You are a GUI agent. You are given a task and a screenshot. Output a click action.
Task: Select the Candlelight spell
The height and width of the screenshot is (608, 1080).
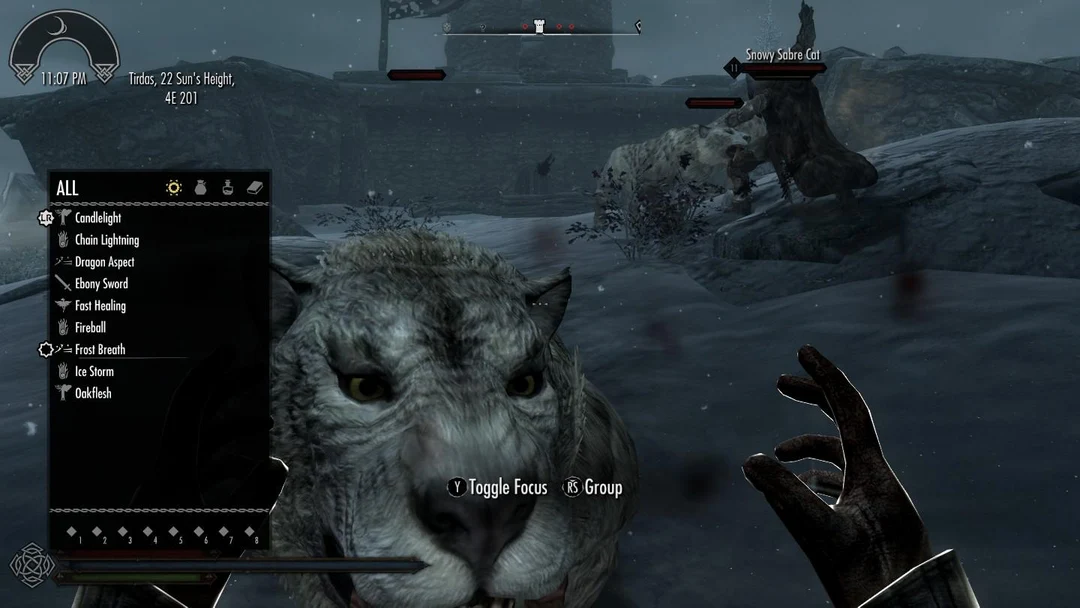pyautogui.click(x=98, y=218)
